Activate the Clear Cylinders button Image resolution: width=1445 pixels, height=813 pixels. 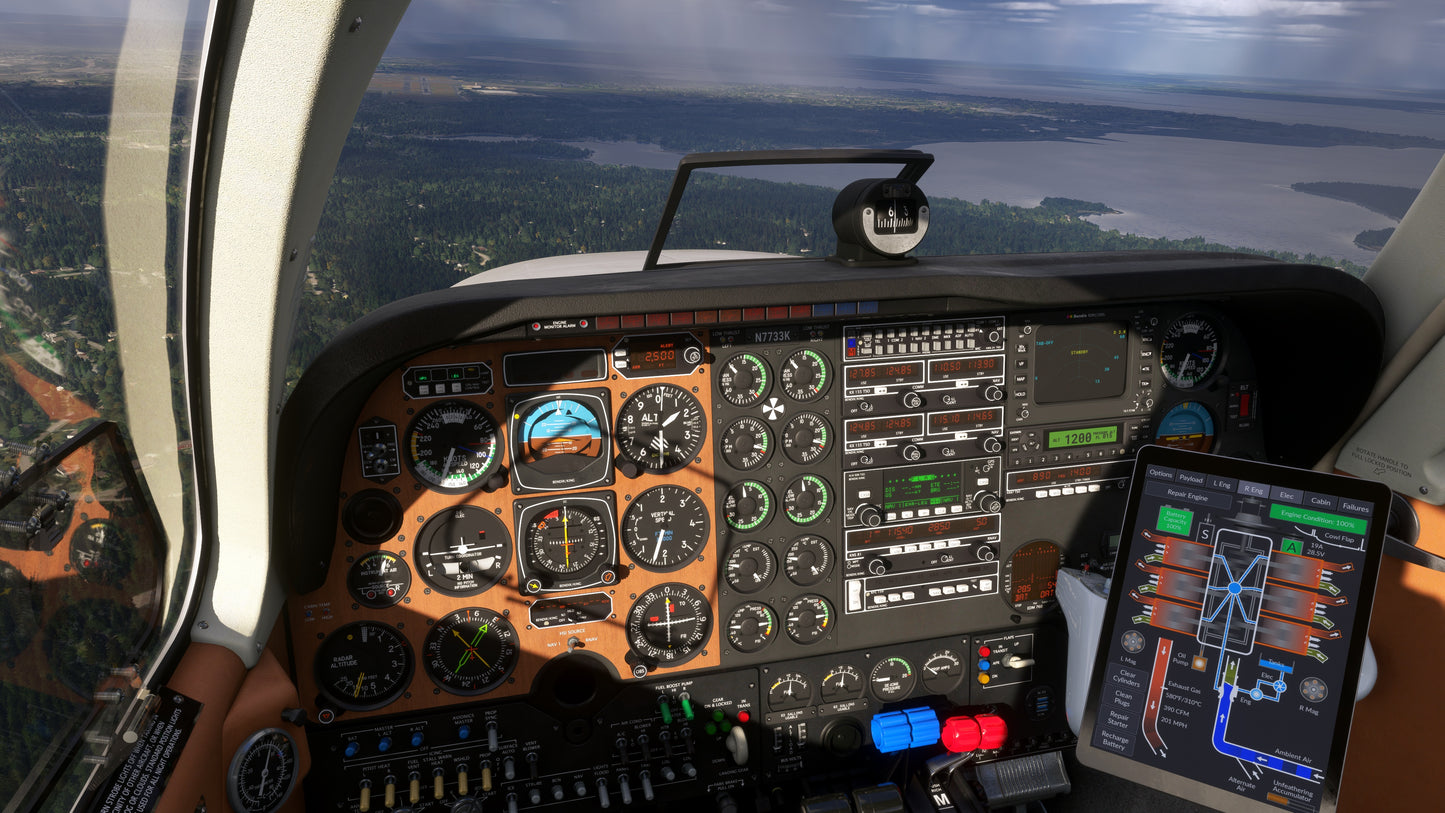[x=1124, y=675]
